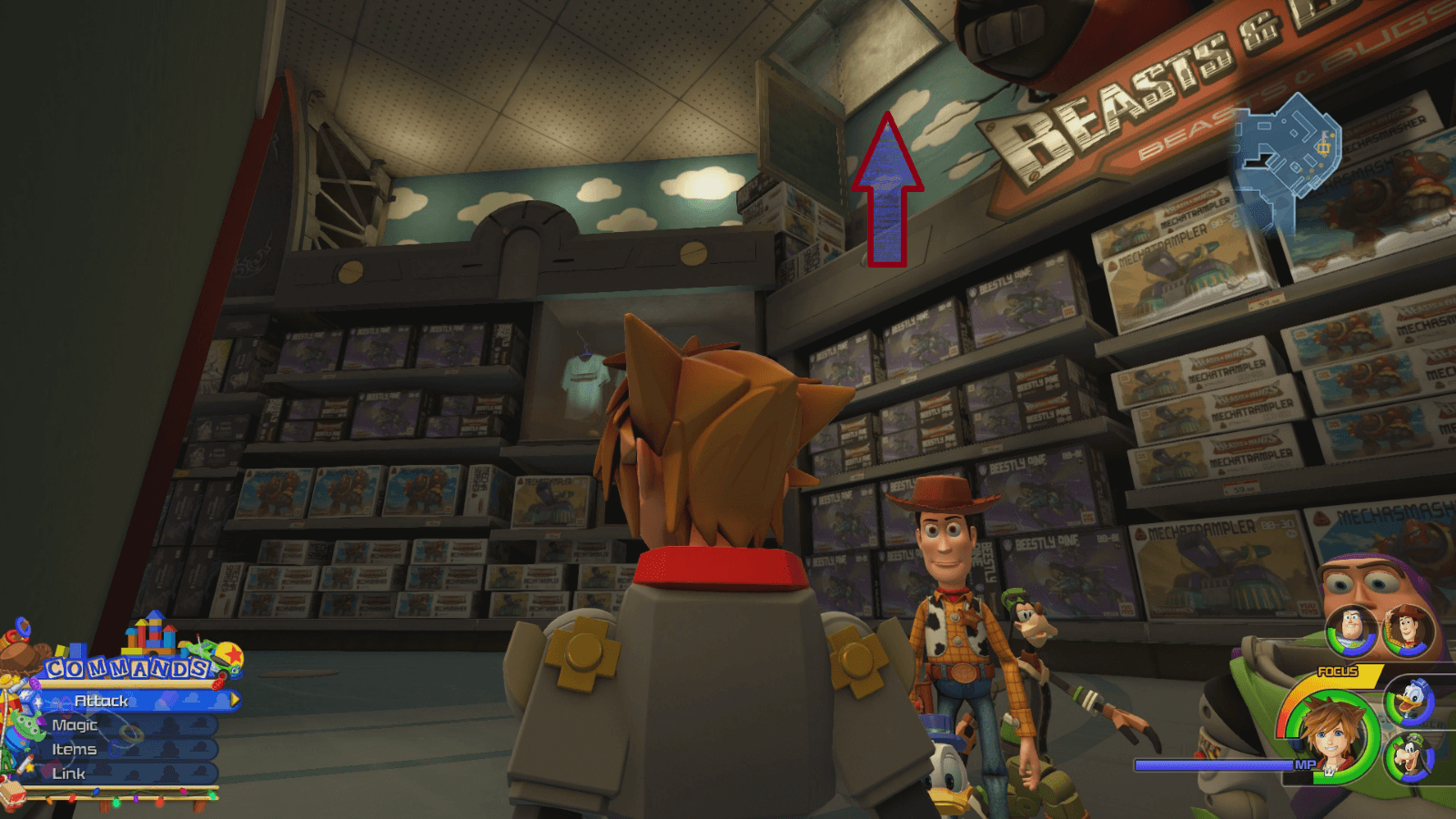
Task: Click Goofy's party portrait
Action: click(1410, 755)
